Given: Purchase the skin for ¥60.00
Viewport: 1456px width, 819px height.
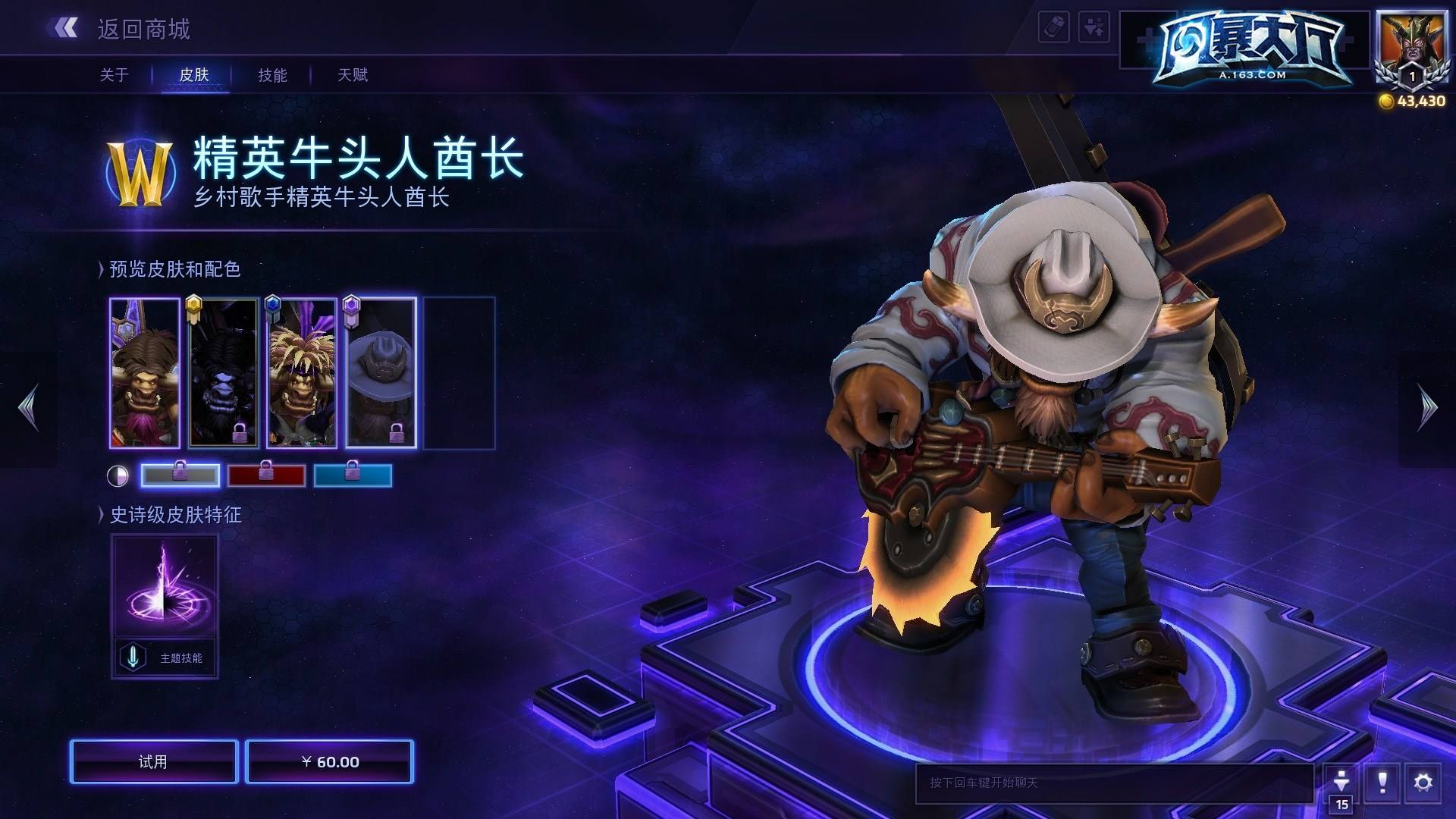Looking at the screenshot, I should point(330,762).
